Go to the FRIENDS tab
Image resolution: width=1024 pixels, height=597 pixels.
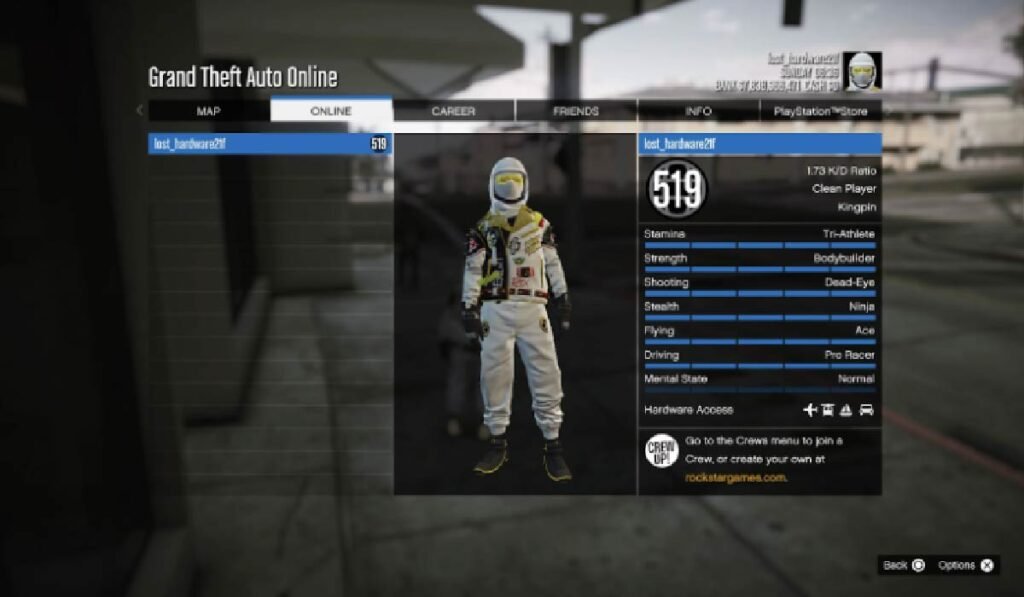[576, 111]
